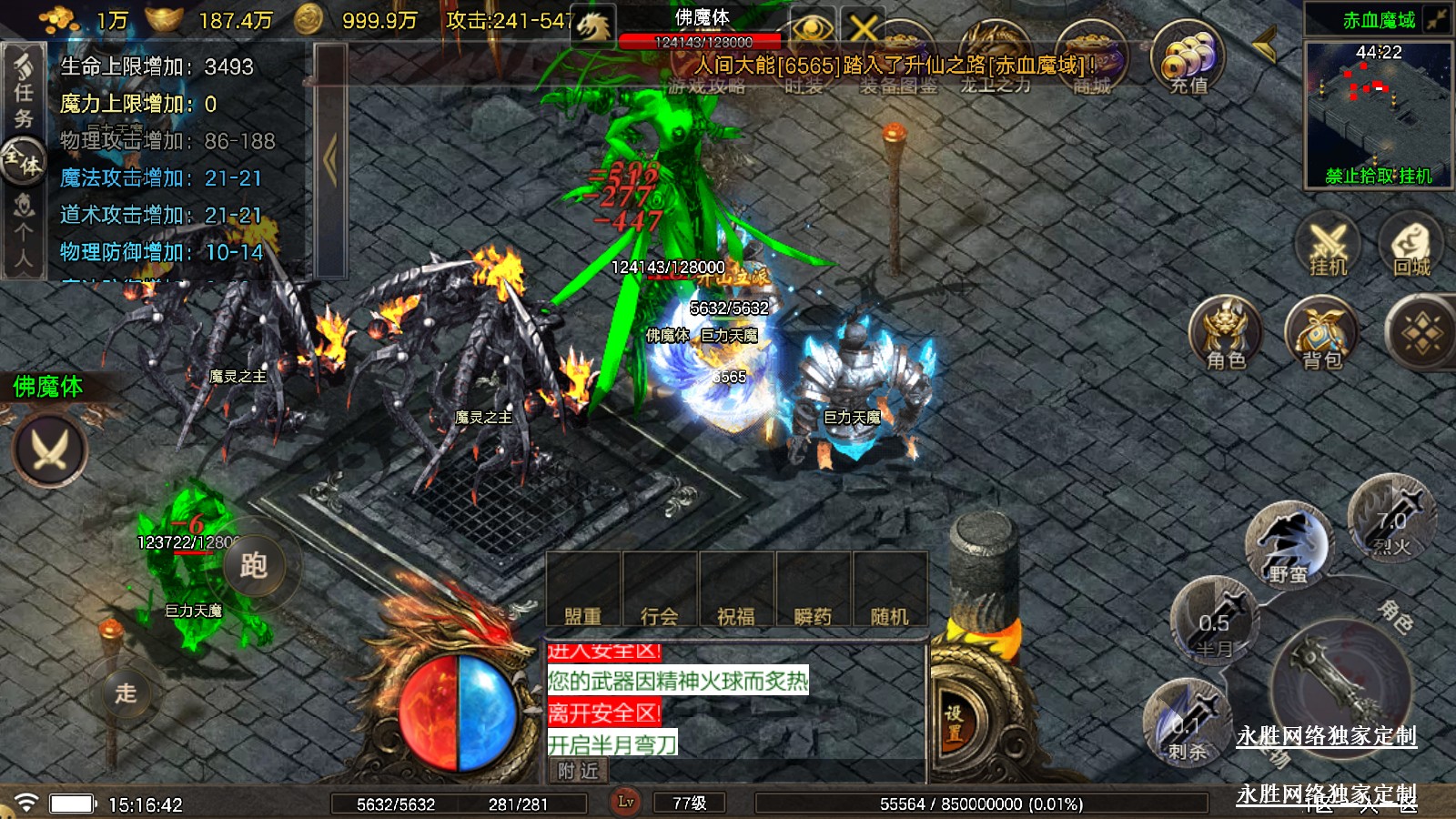Screen dimensions: 1456x819
Task: Switch movement to 跑 run mode
Action: pos(254,566)
